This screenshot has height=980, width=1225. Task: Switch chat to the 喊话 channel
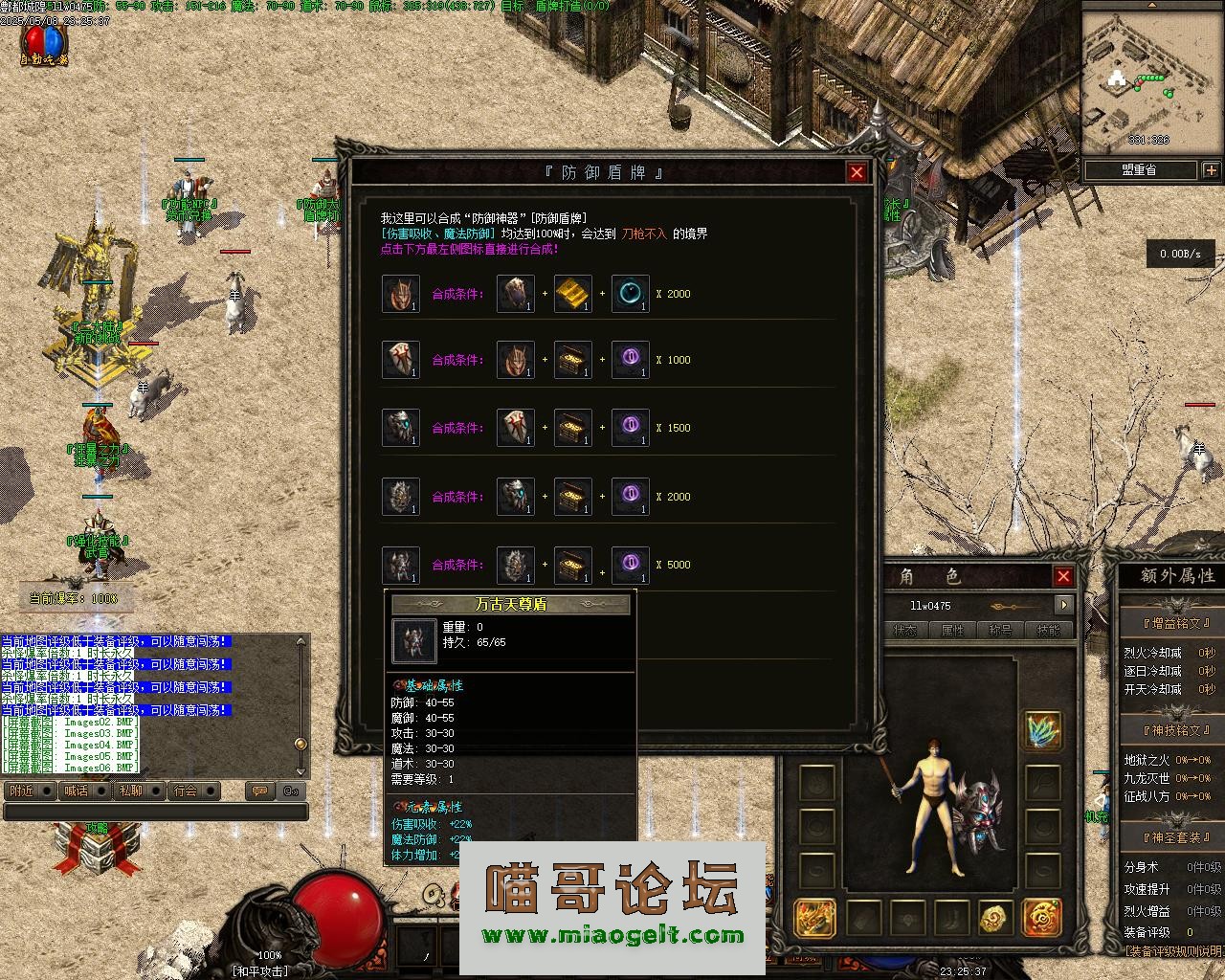76,791
